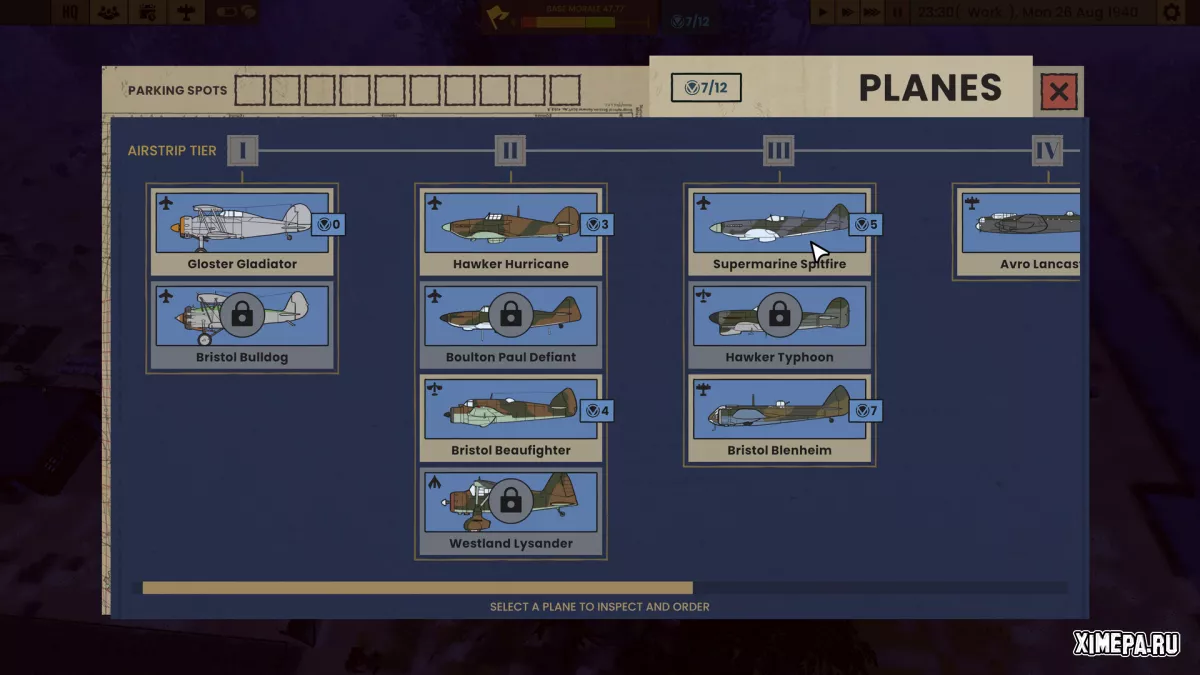Pick the Bristol Beaufighter plane
The height and width of the screenshot is (675, 1200).
tap(510, 418)
